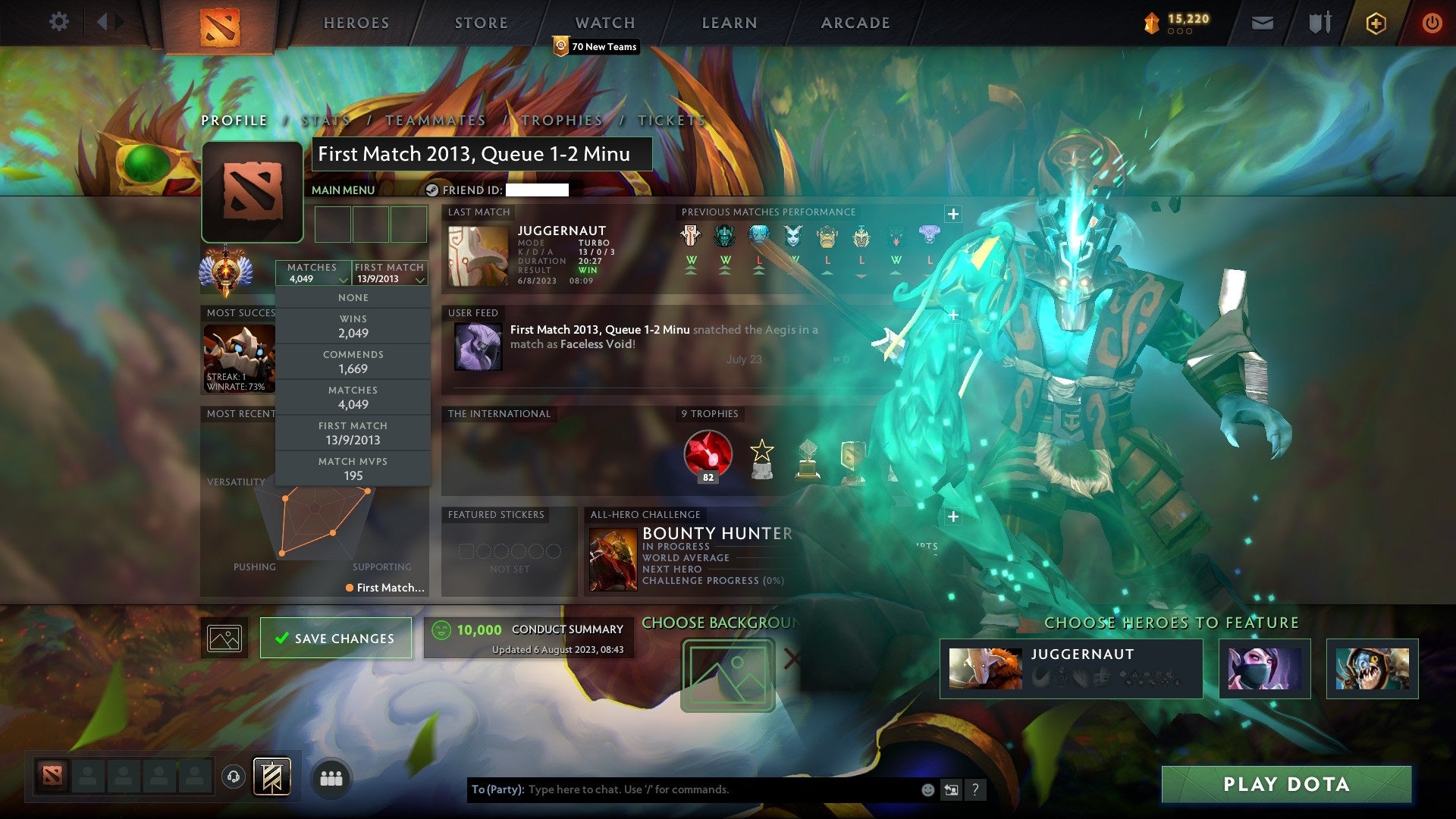The height and width of the screenshot is (819, 1456).
Task: Expand the Previous Matches Performance plus button
Action: 952,215
